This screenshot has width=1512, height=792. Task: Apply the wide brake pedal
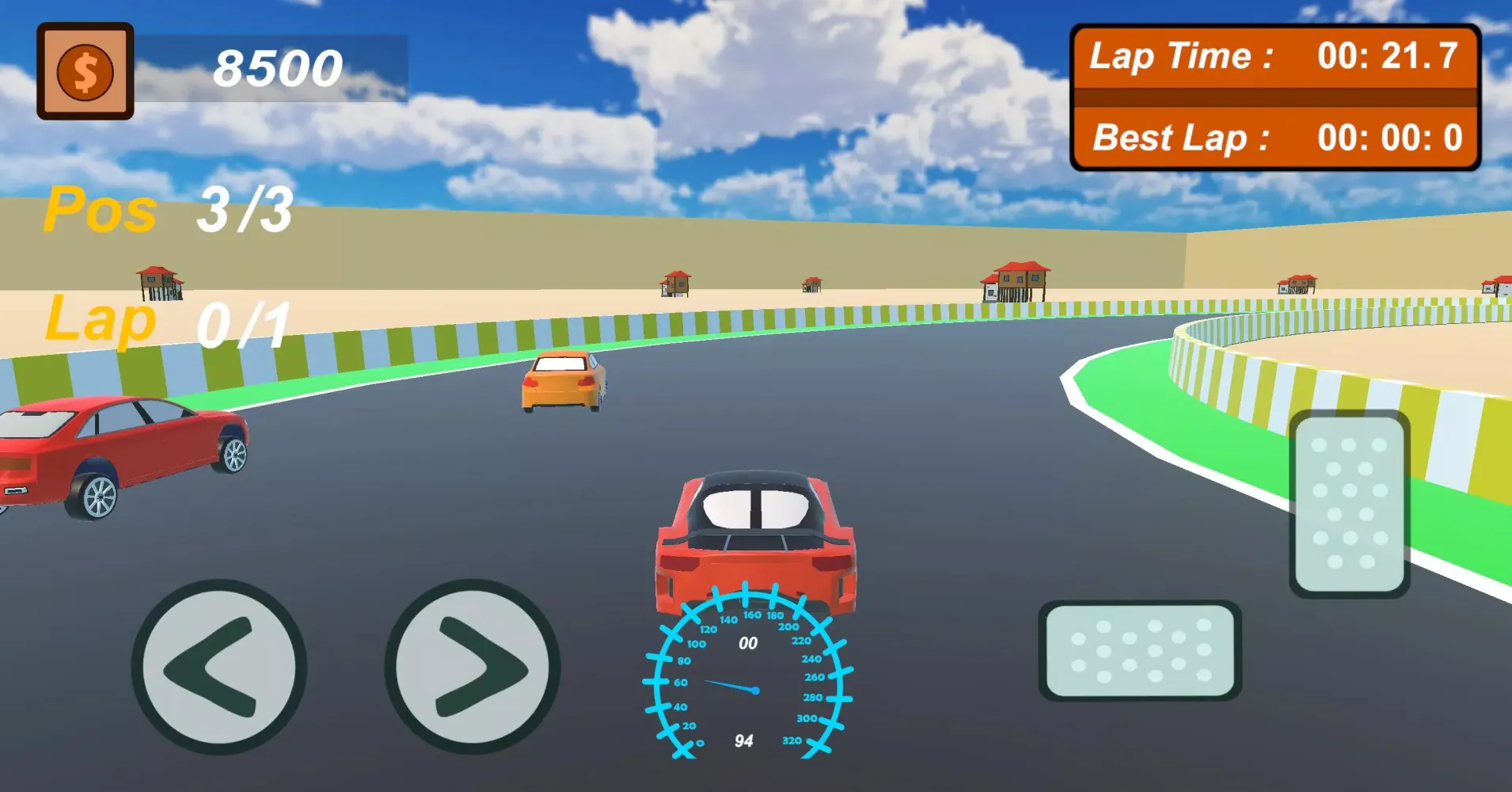click(x=1139, y=650)
